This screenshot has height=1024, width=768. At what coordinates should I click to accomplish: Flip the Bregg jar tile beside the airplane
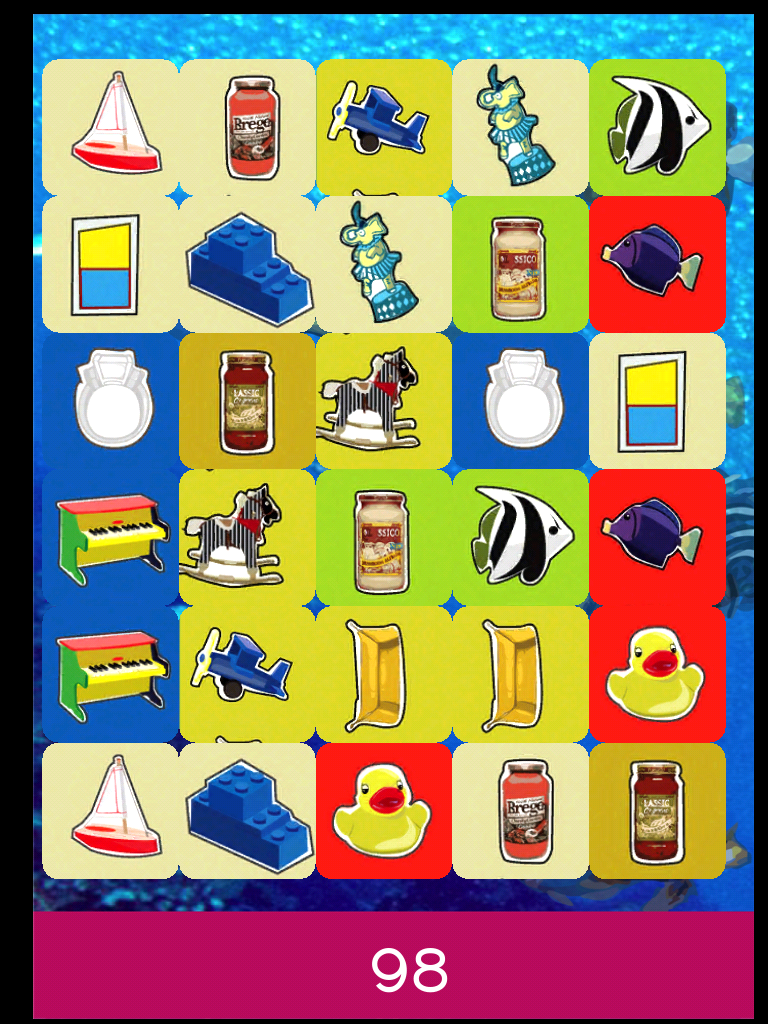pos(247,127)
